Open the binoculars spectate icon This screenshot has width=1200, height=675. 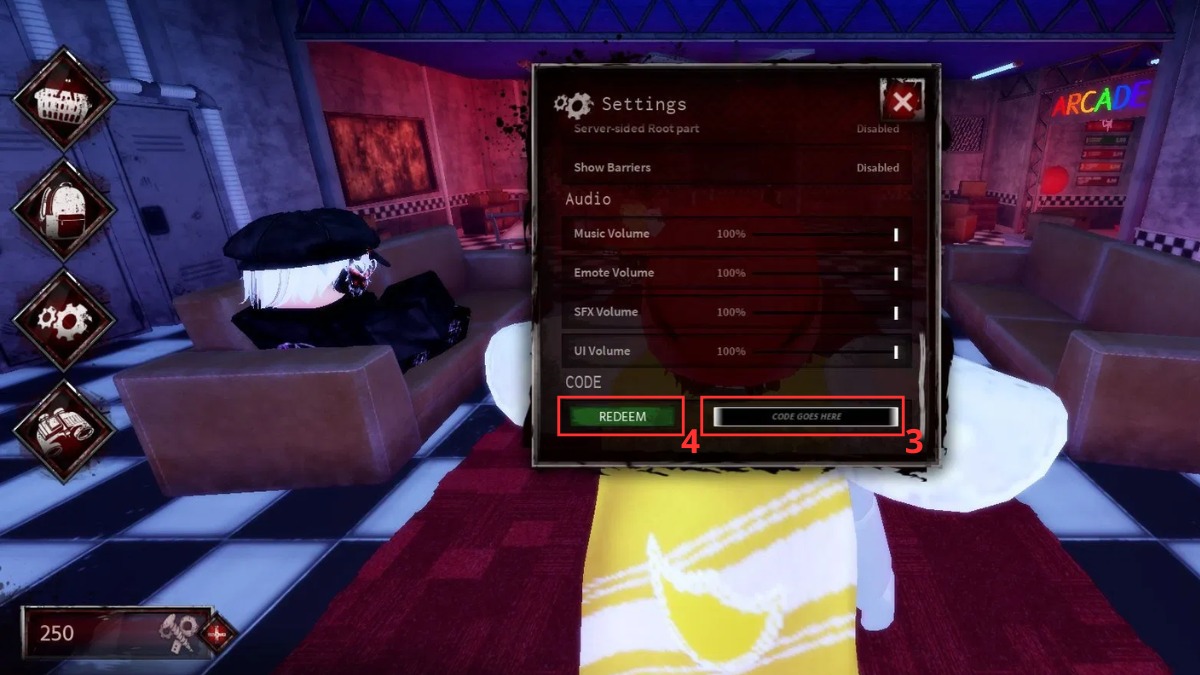click(63, 430)
